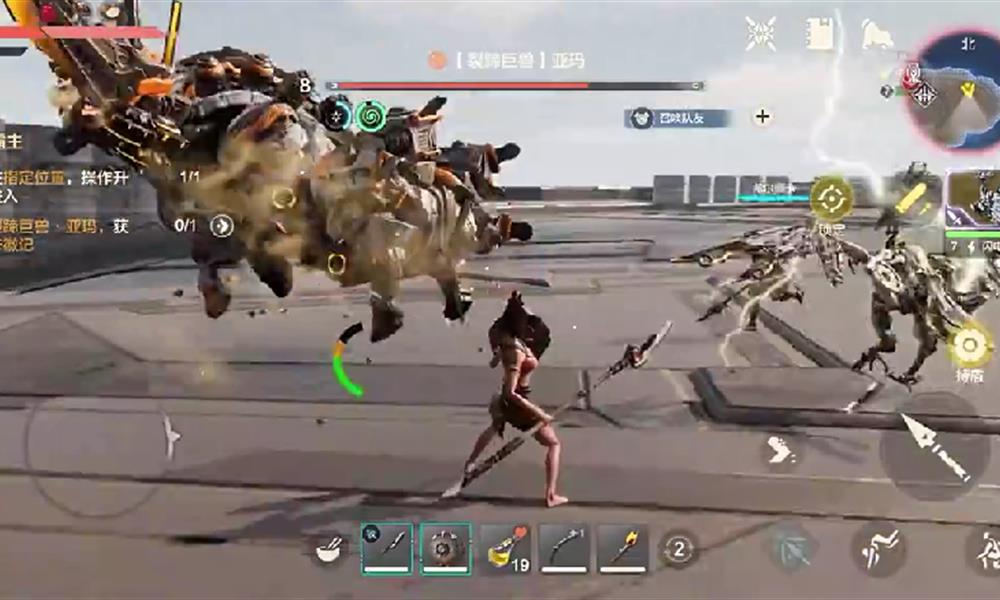The width and height of the screenshot is (1000, 600).
Task: Select the torch hotbar slot
Action: coord(623,548)
